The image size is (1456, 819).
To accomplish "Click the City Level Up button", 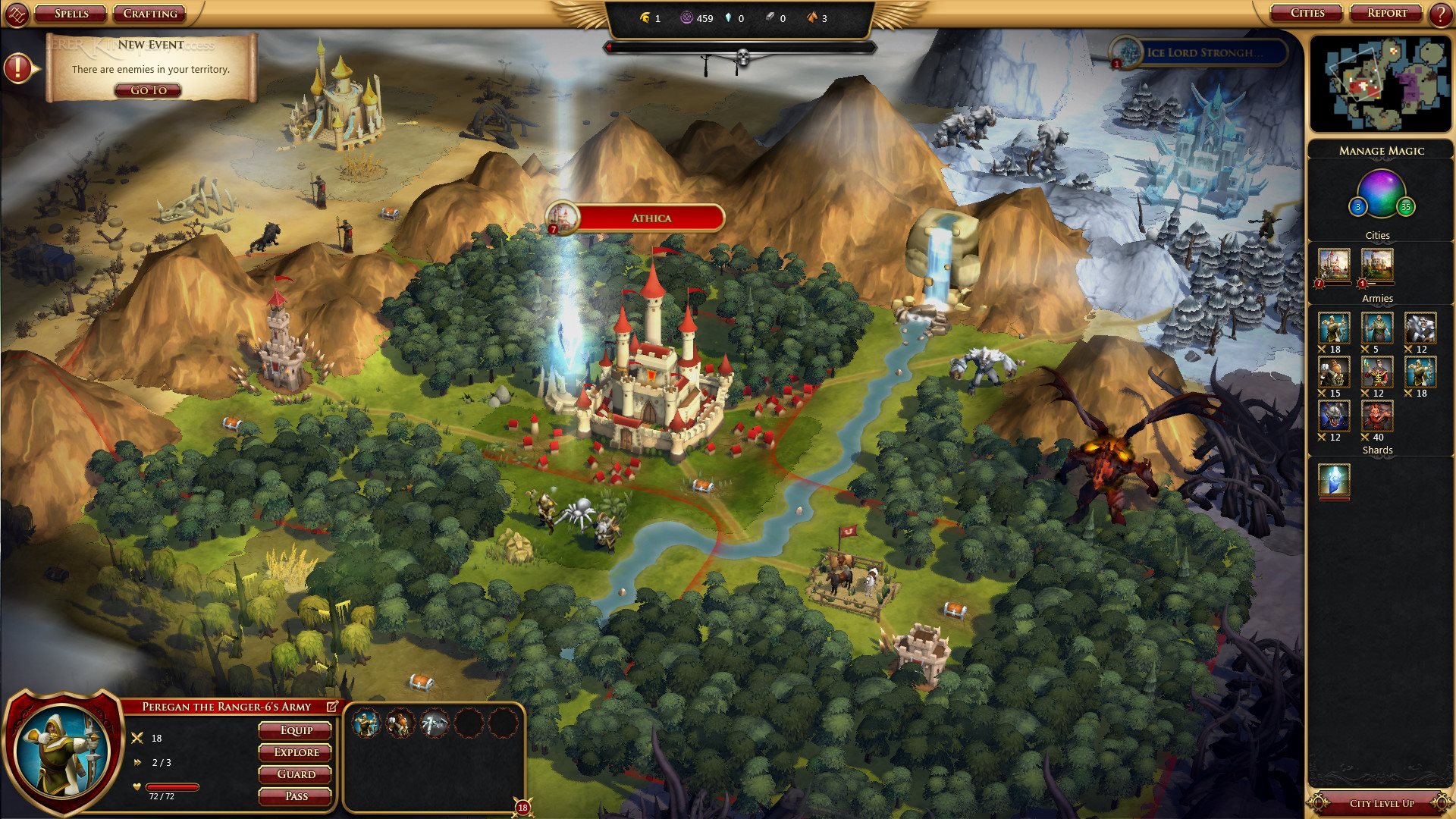I will tap(1381, 803).
